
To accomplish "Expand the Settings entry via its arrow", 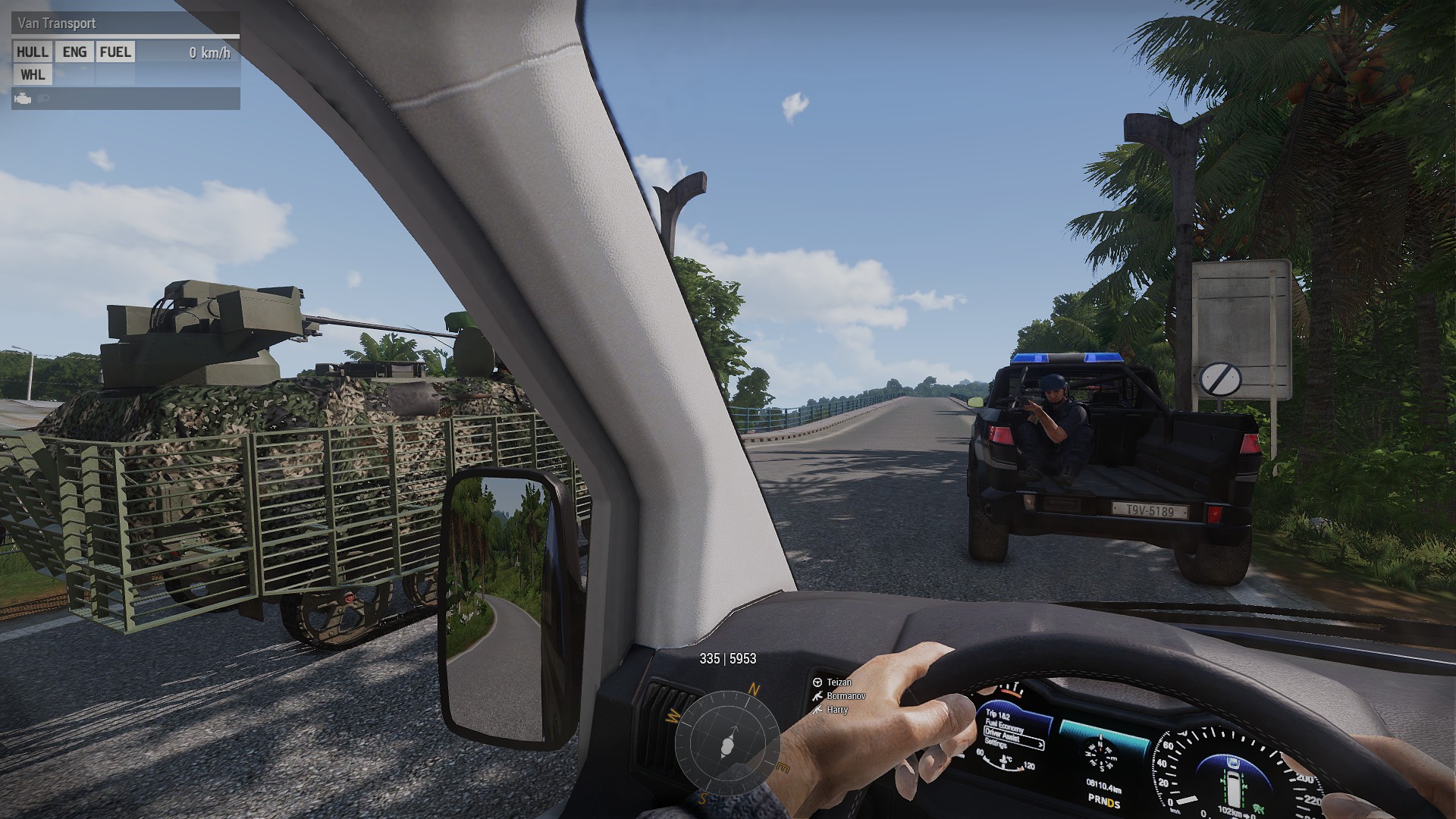I will coord(1040,745).
